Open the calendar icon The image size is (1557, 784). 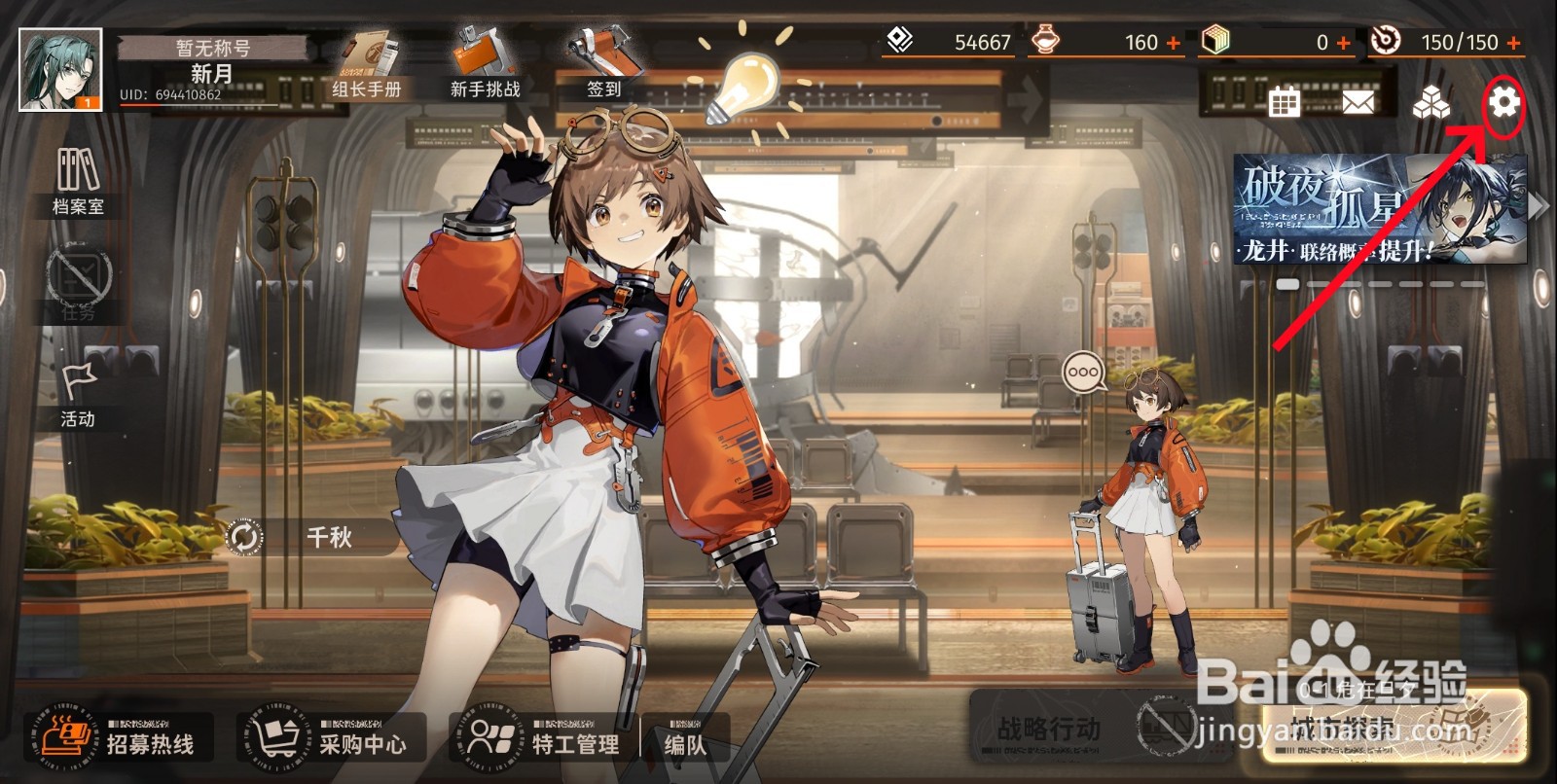(x=1285, y=101)
